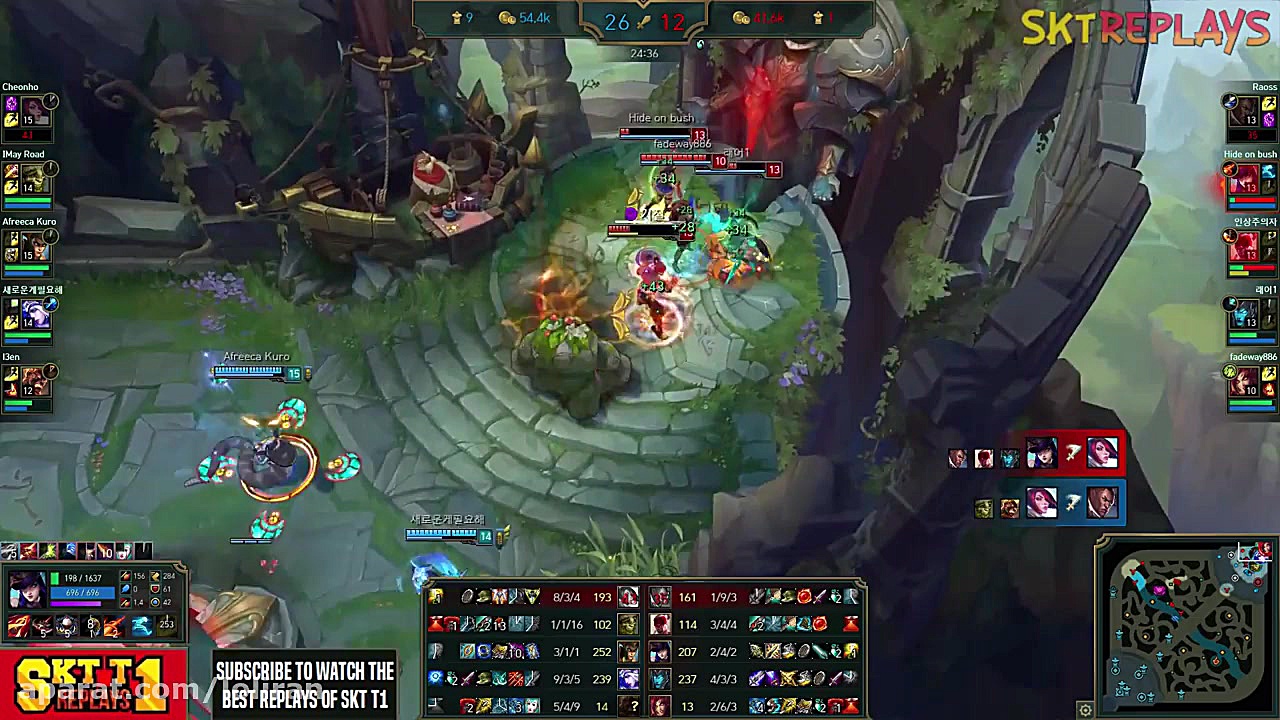1280x720 pixels.
Task: Click Fiora's portrait in the red kill callout panel
Action: coord(1103,455)
